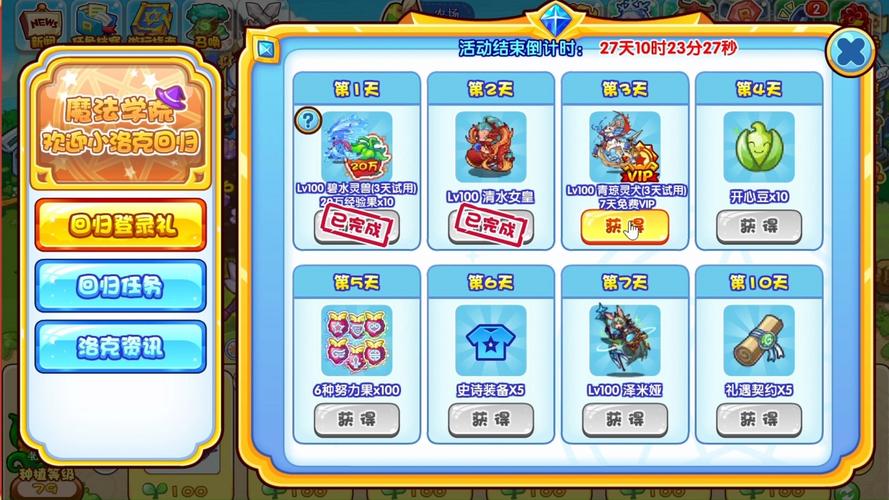Select the 泽米娅 Day 7 reward icon
889x500 pixels.
pos(624,340)
